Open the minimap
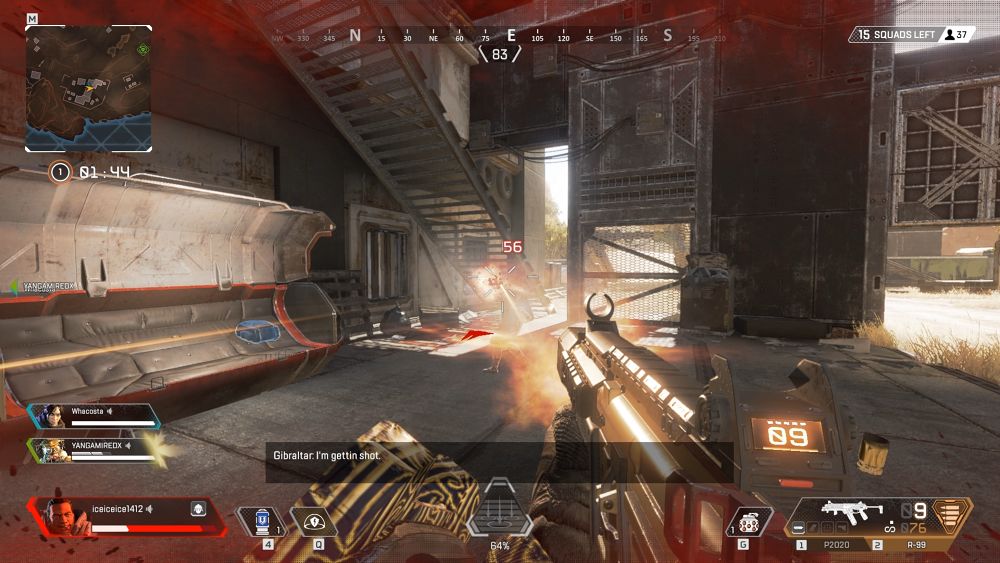Screen dimensions: 1000x563 click(x=89, y=88)
